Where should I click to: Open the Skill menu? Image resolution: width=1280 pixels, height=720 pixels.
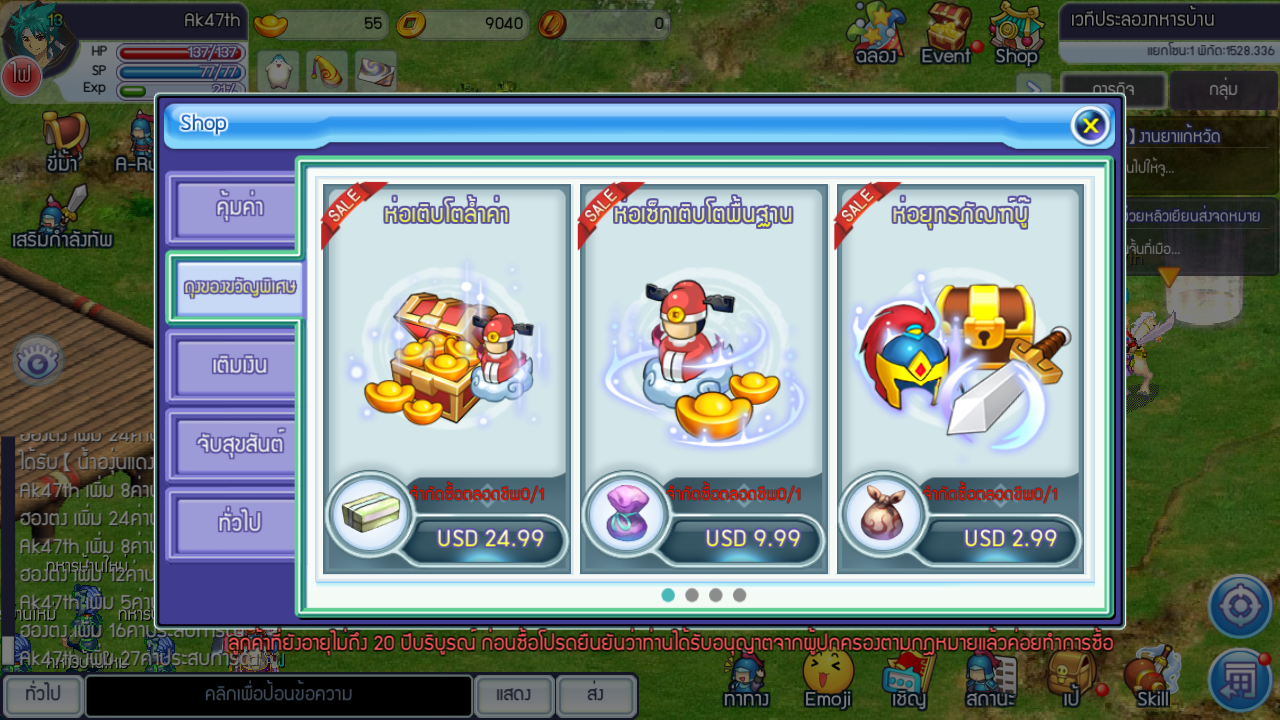1152,682
